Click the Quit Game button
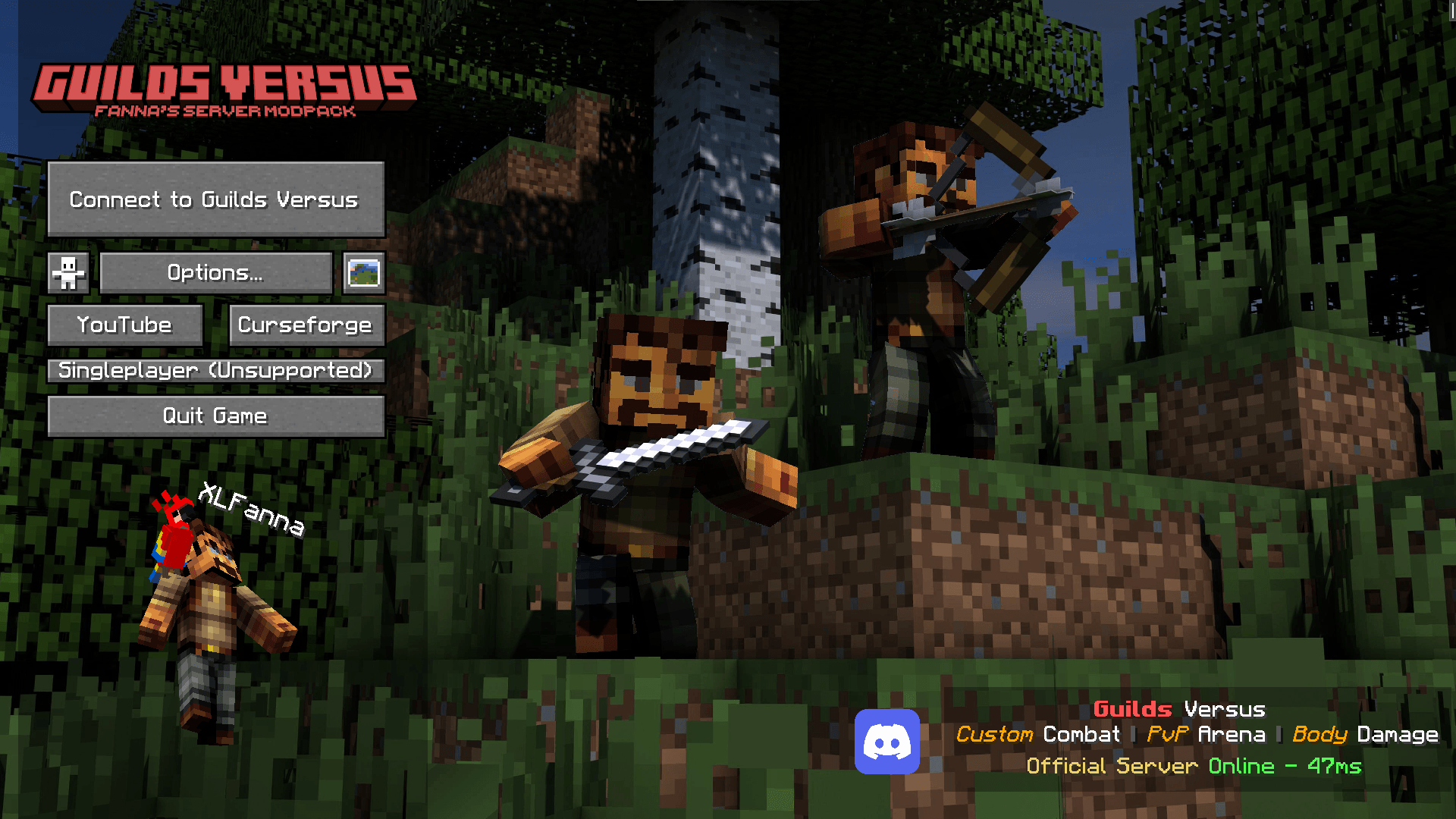Viewport: 1456px width, 819px height. point(215,416)
